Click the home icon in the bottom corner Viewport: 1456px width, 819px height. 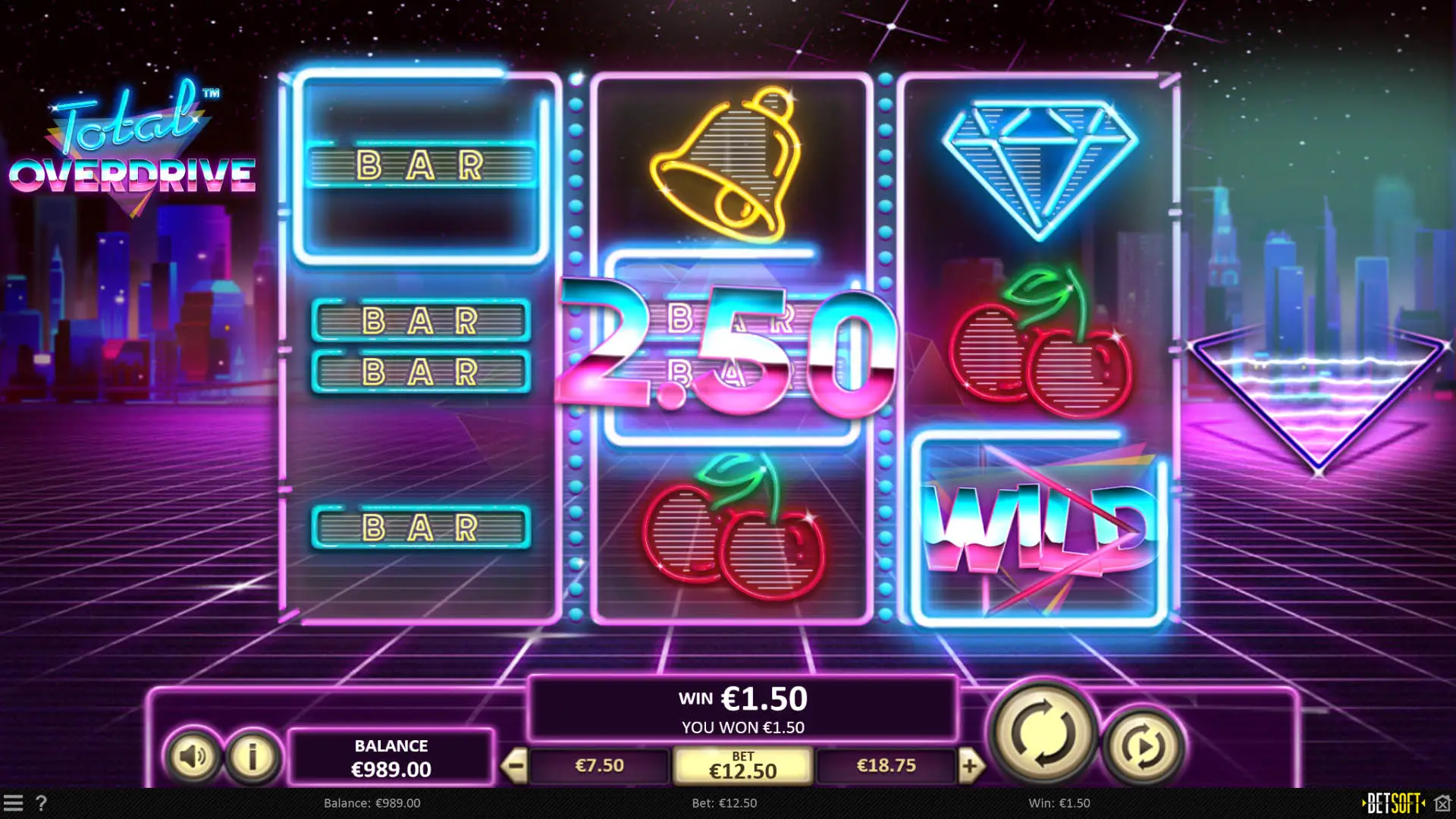coord(1442,803)
